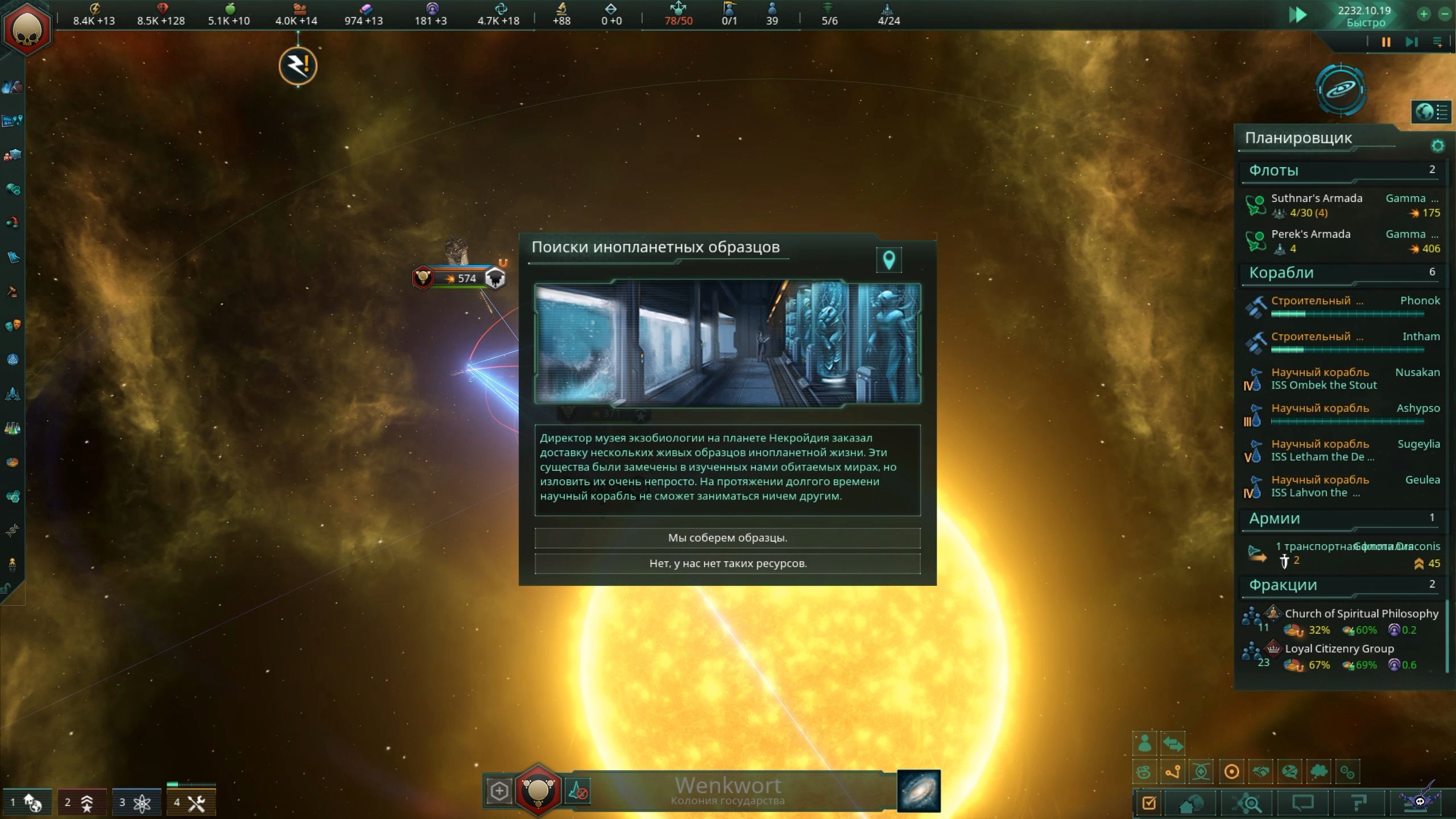Toggle the planet list outliner button
The height and width of the screenshot is (819, 1456).
pos(1431,112)
